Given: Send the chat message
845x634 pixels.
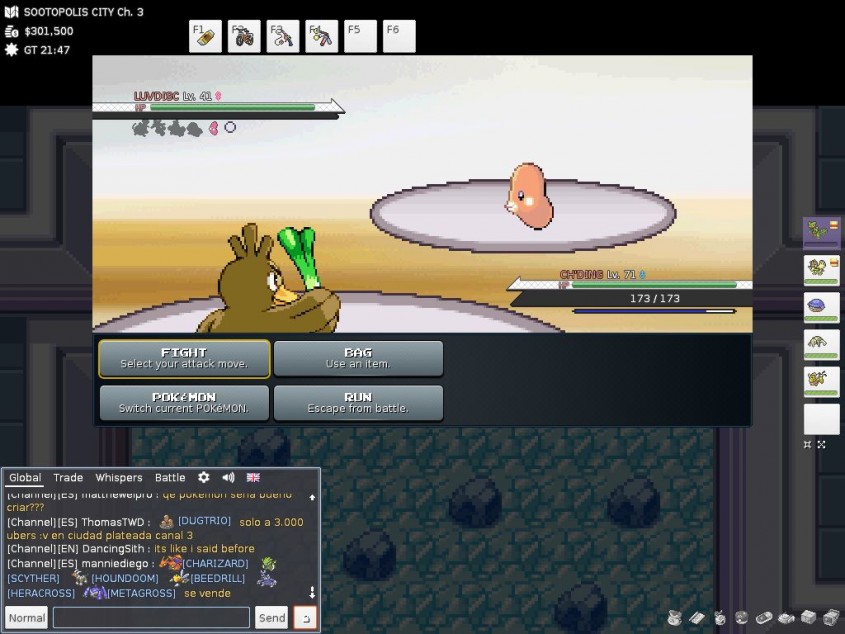Looking at the screenshot, I should pyautogui.click(x=271, y=618).
